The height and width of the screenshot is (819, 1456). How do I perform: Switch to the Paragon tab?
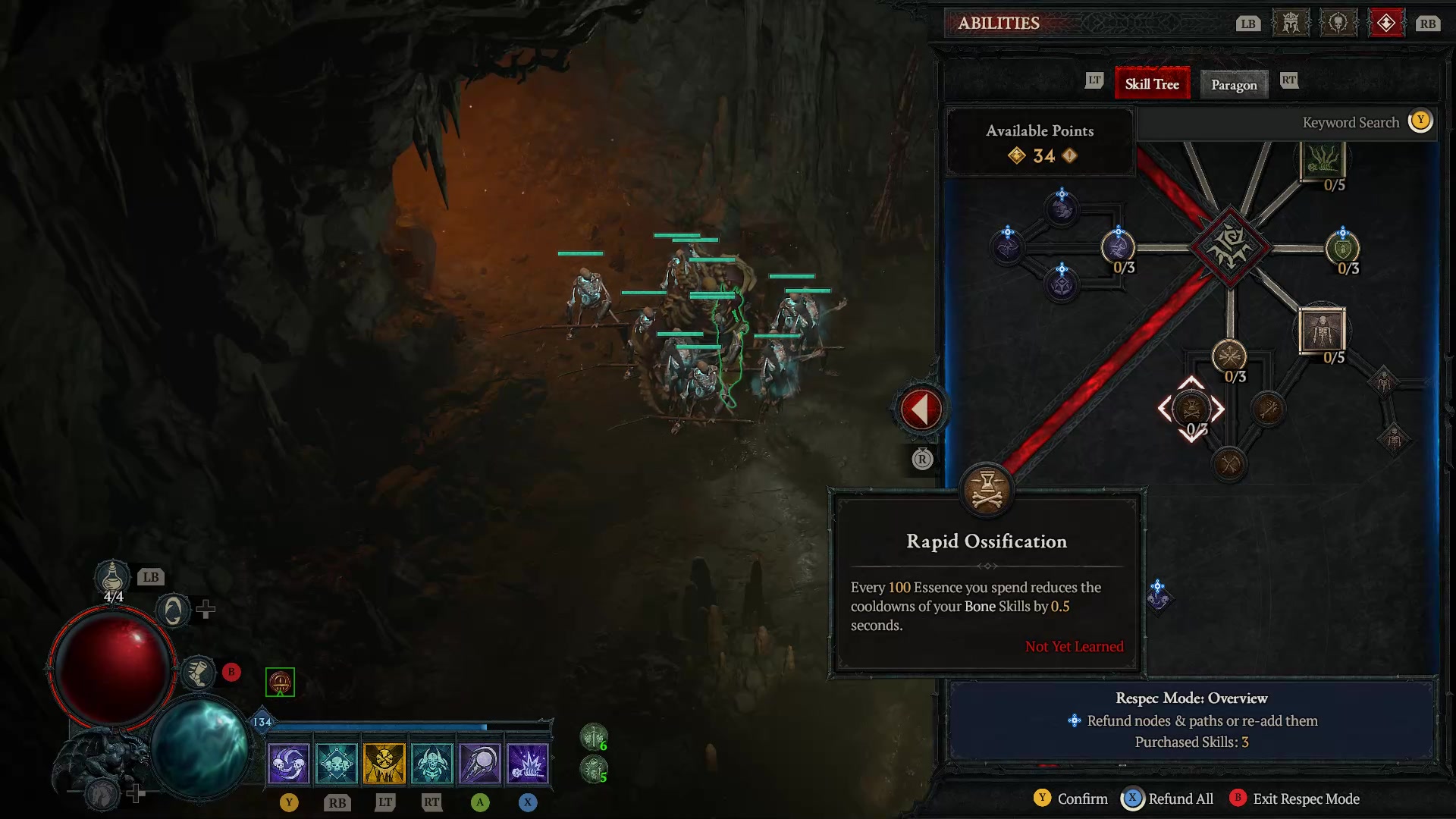click(x=1234, y=84)
